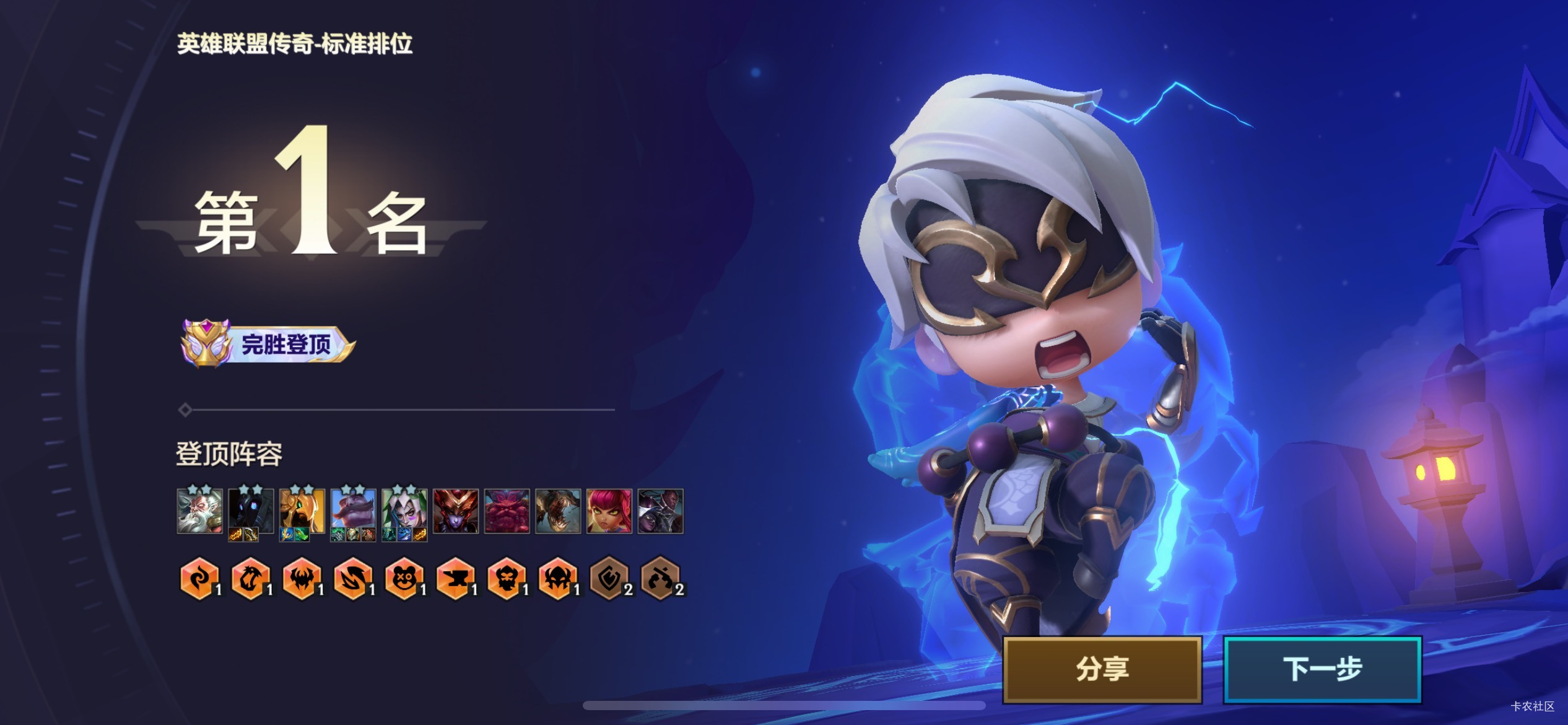Image resolution: width=1568 pixels, height=725 pixels.
Task: Select the green-haired champion with purple face paint
Action: tap(404, 511)
